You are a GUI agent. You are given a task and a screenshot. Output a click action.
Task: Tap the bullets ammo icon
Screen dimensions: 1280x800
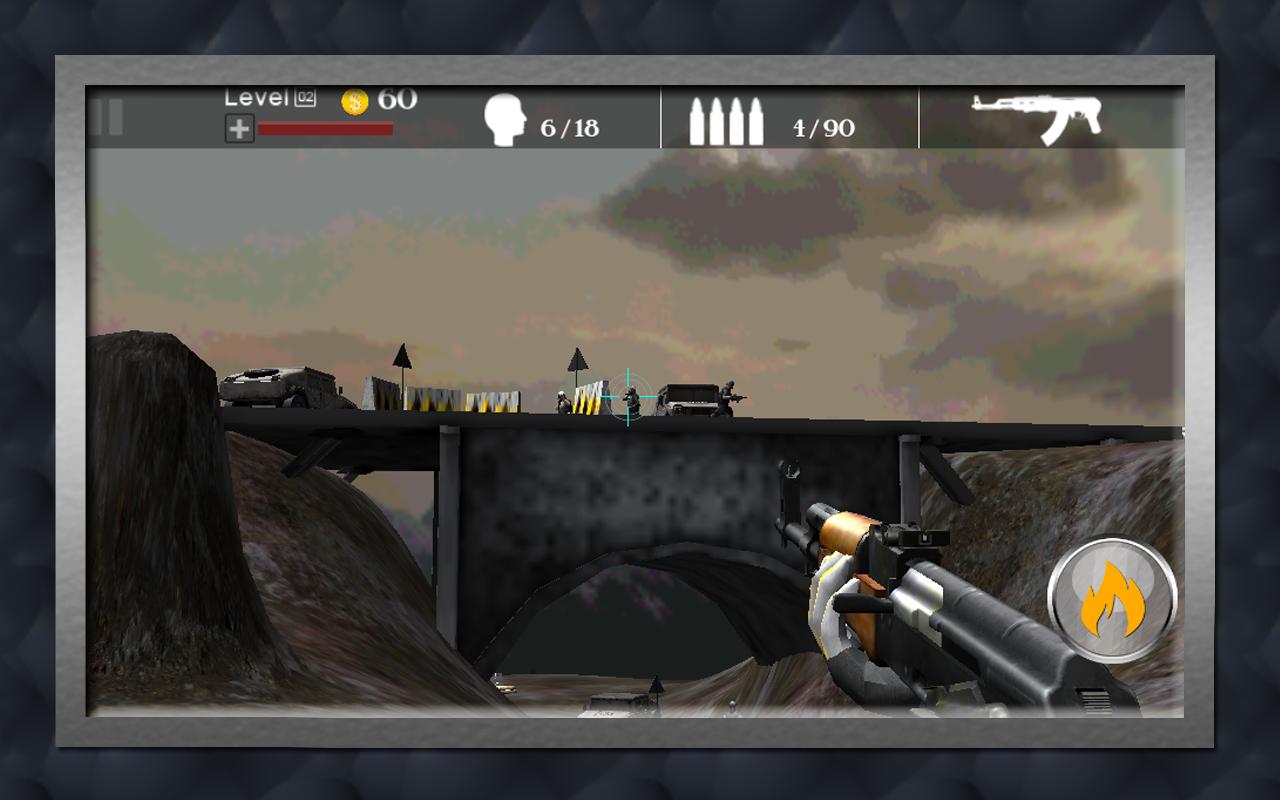click(726, 122)
